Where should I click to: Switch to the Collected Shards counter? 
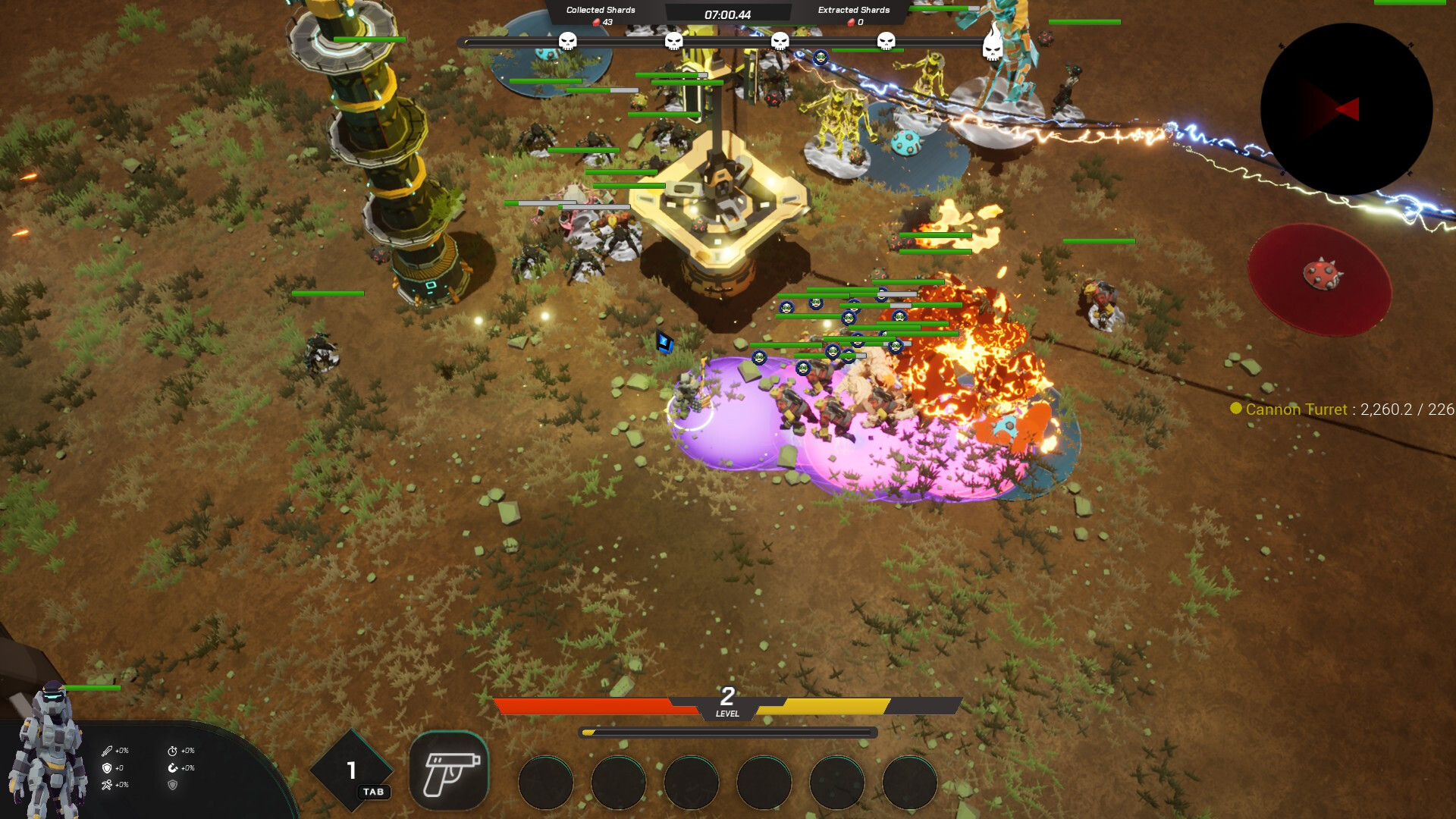[600, 11]
